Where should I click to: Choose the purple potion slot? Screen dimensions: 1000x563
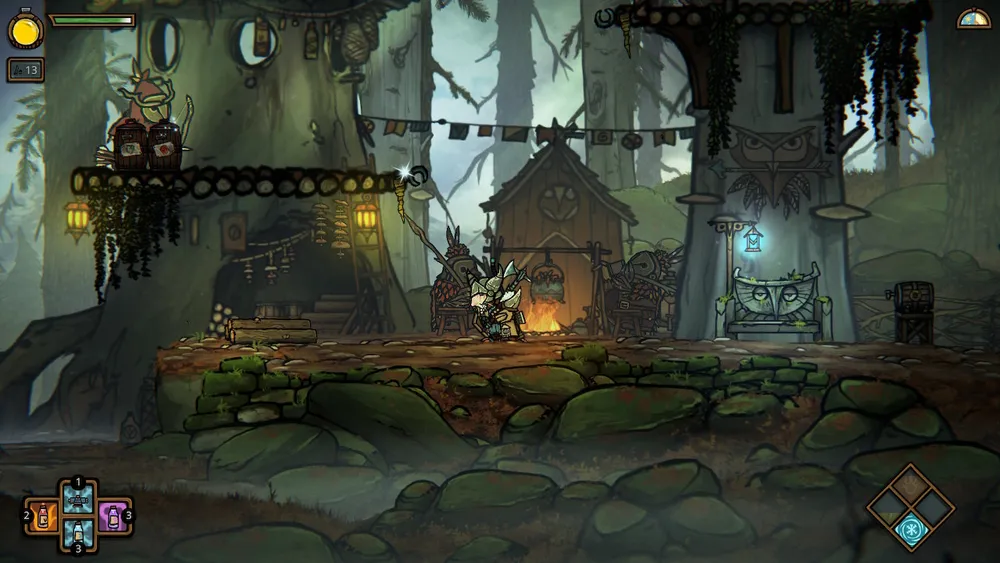pyautogui.click(x=112, y=515)
